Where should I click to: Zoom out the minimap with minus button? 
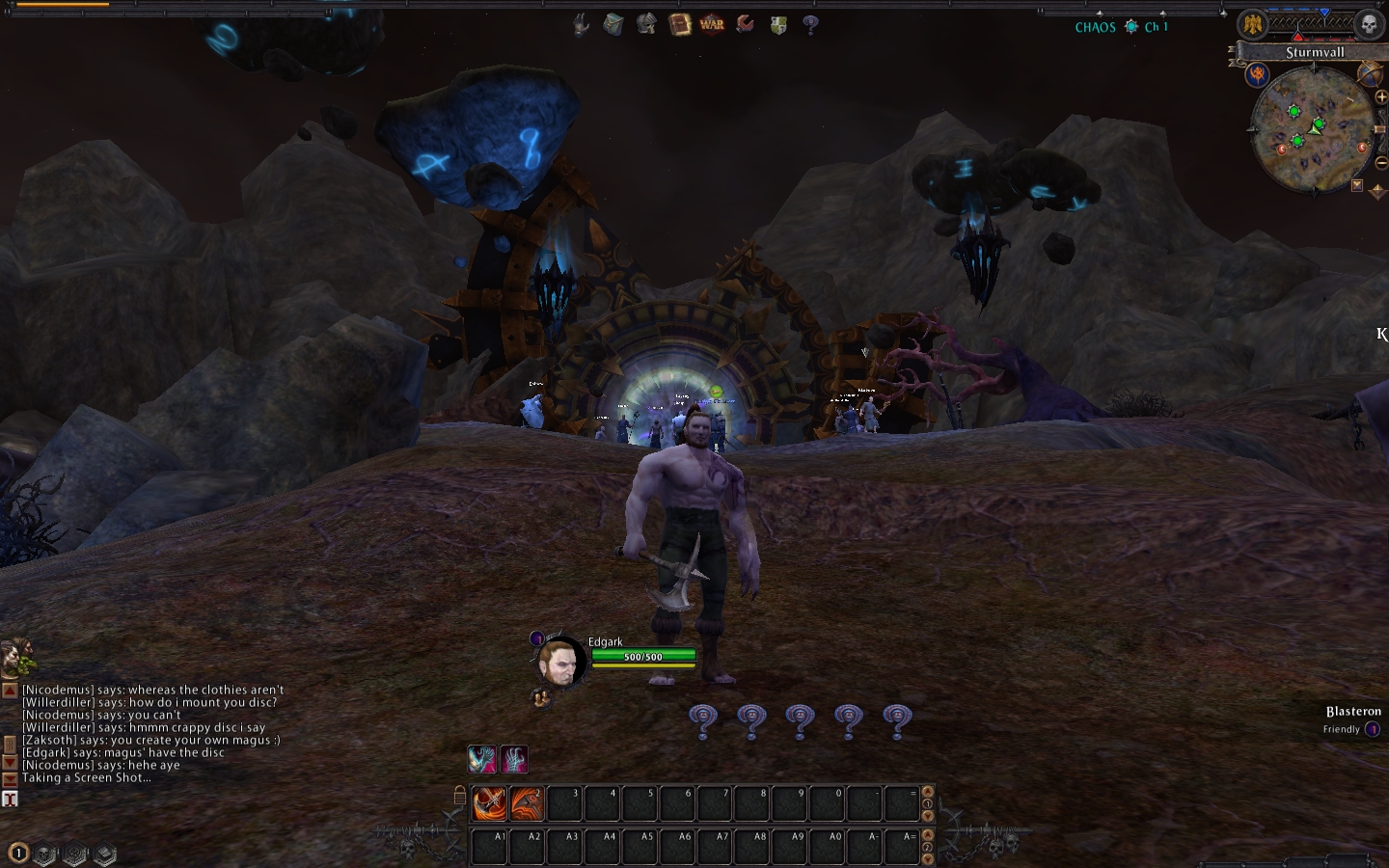point(1381,162)
